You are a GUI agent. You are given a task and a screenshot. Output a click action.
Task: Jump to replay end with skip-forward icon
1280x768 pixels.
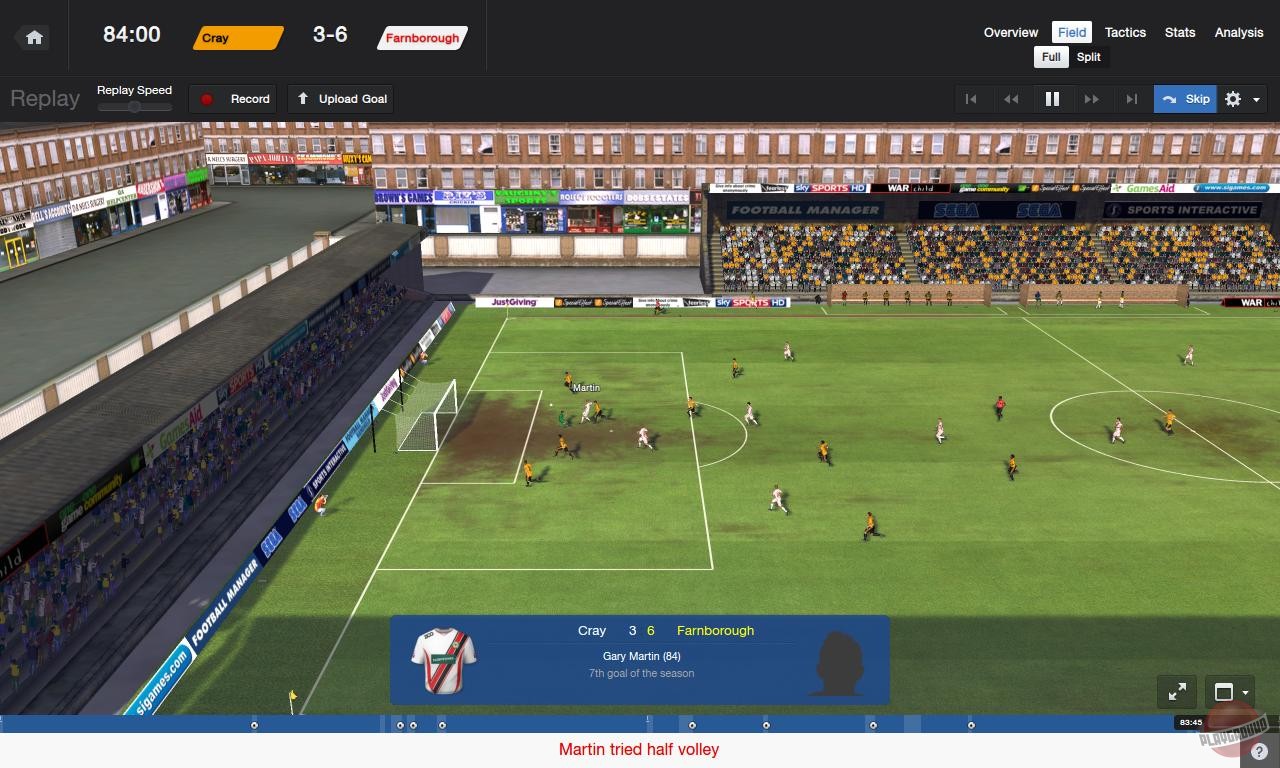click(1131, 99)
